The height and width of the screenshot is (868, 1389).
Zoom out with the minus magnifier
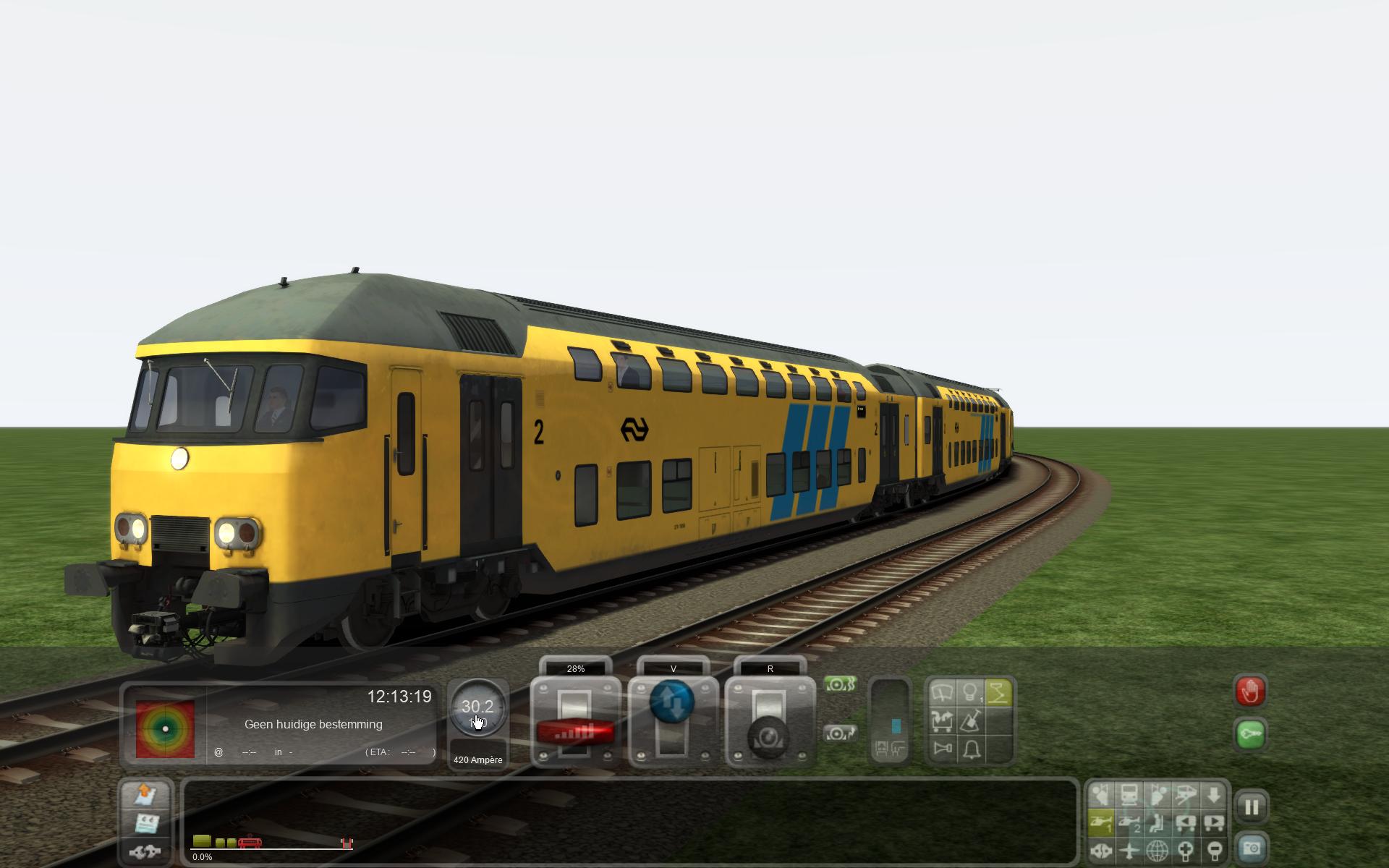point(1214,850)
